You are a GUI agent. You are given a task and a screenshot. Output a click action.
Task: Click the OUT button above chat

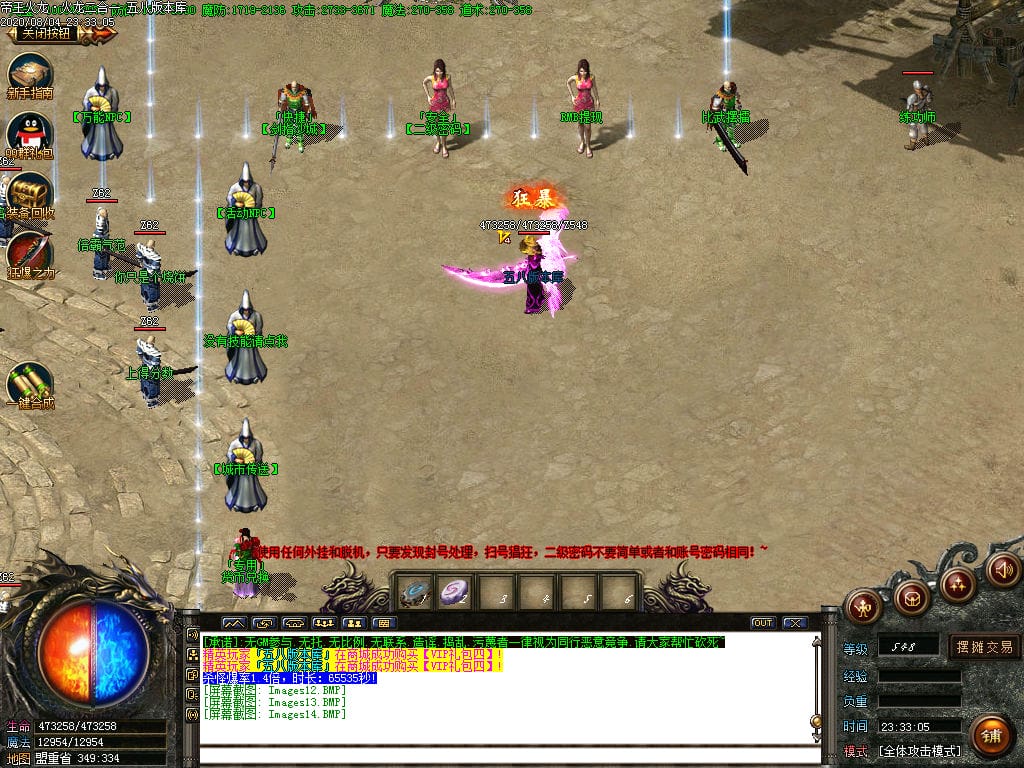[763, 623]
